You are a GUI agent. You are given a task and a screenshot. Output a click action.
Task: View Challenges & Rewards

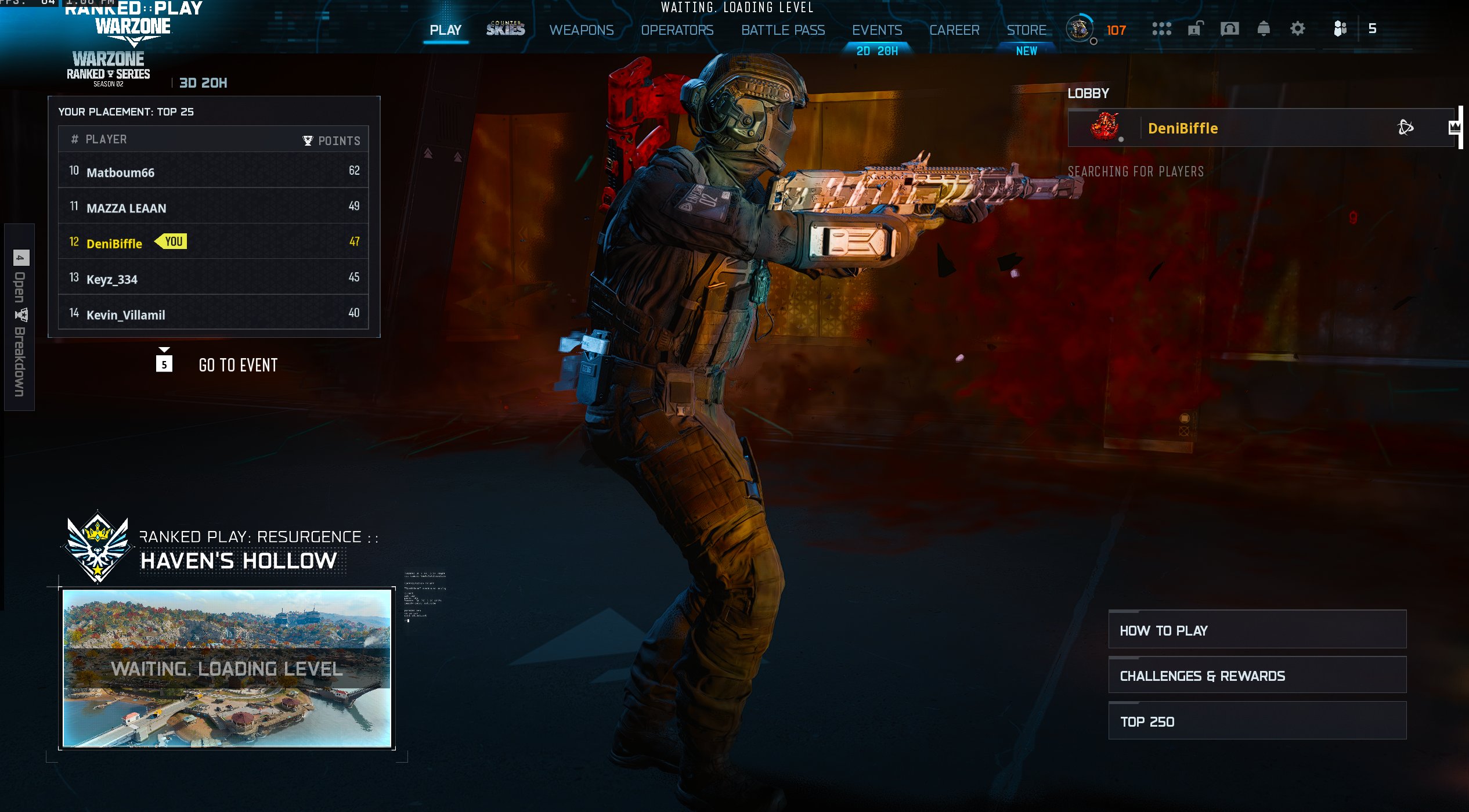pos(1257,675)
